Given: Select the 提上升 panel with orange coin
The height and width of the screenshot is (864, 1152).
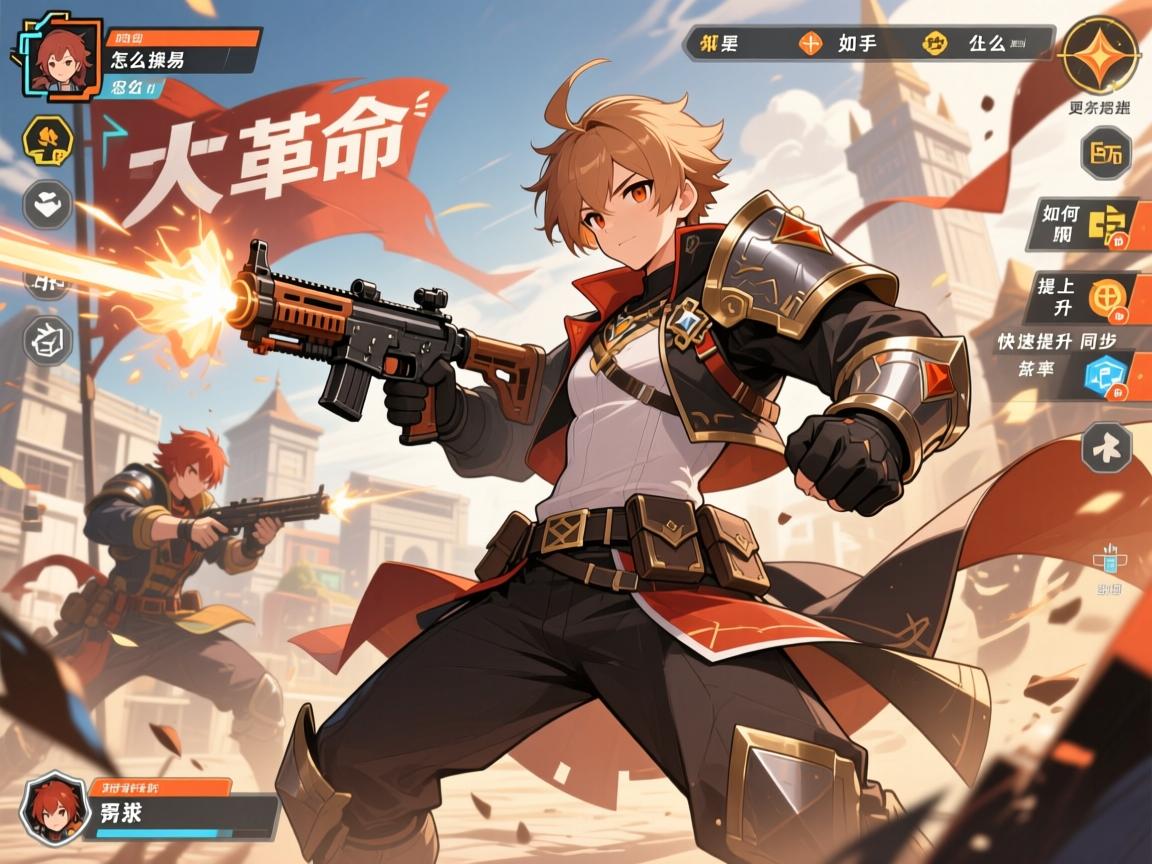Looking at the screenshot, I should coord(1088,297).
